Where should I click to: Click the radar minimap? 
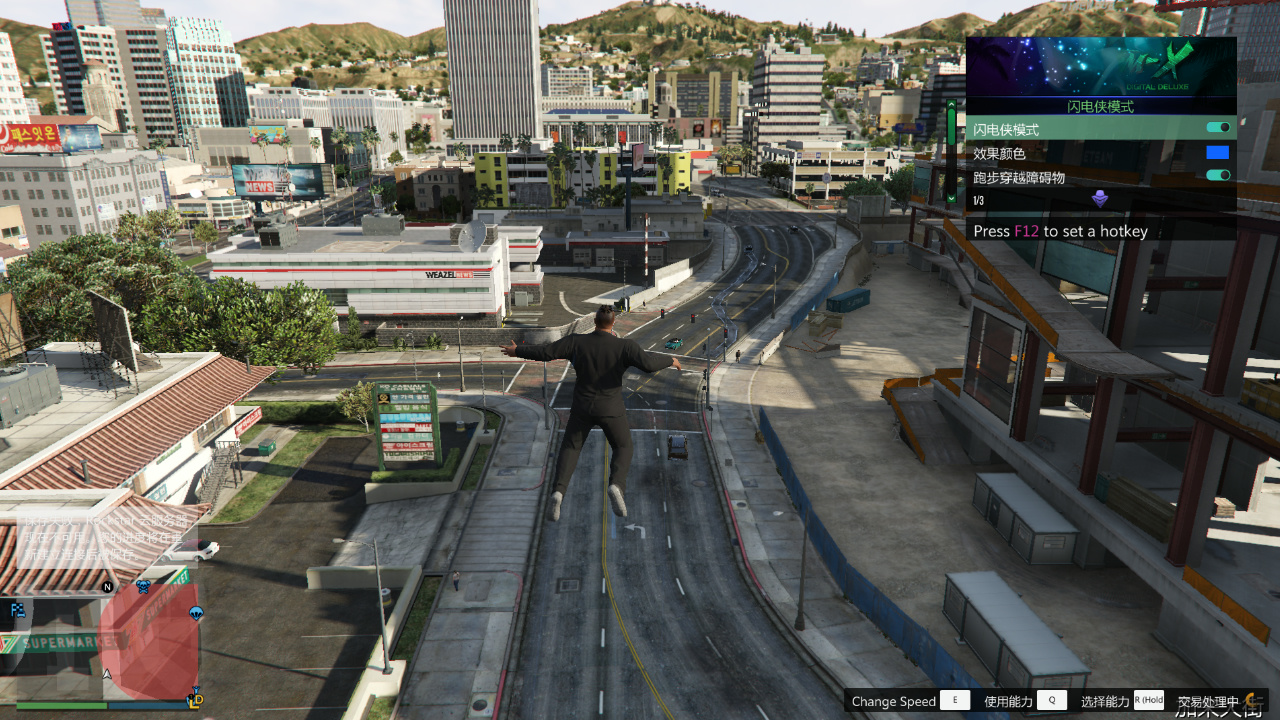103,642
